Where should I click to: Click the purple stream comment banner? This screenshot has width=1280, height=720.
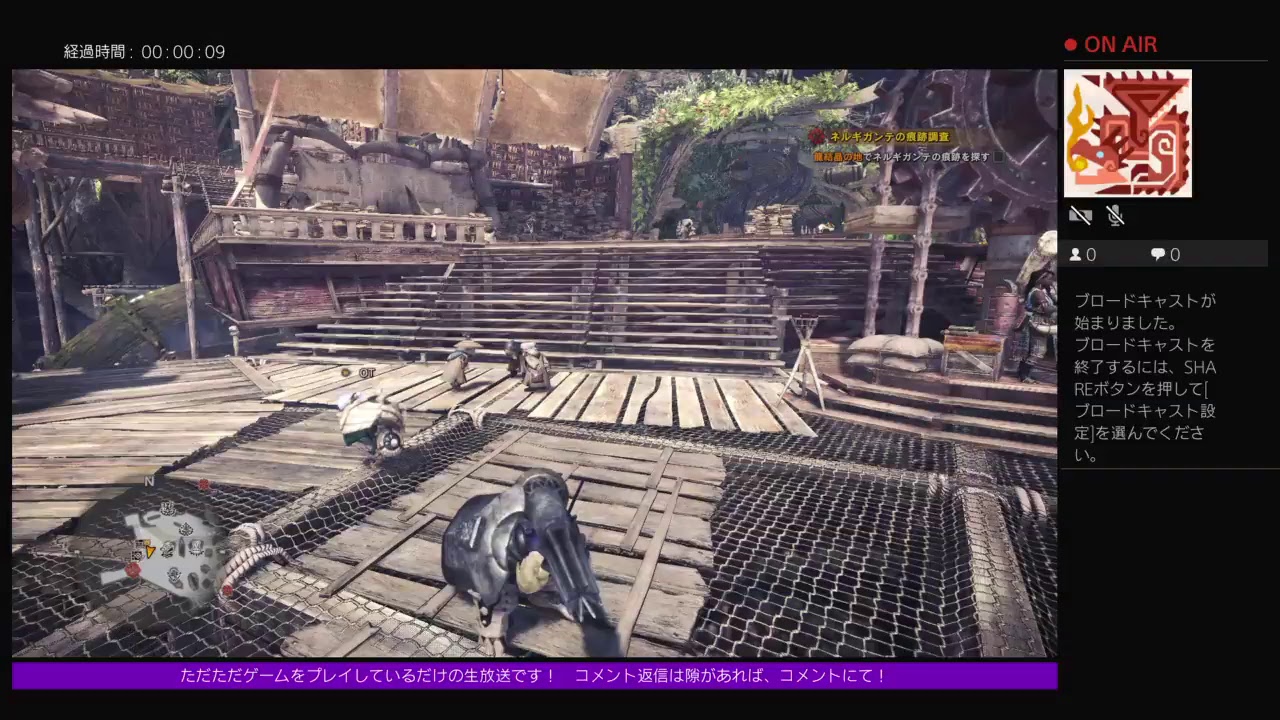click(533, 676)
